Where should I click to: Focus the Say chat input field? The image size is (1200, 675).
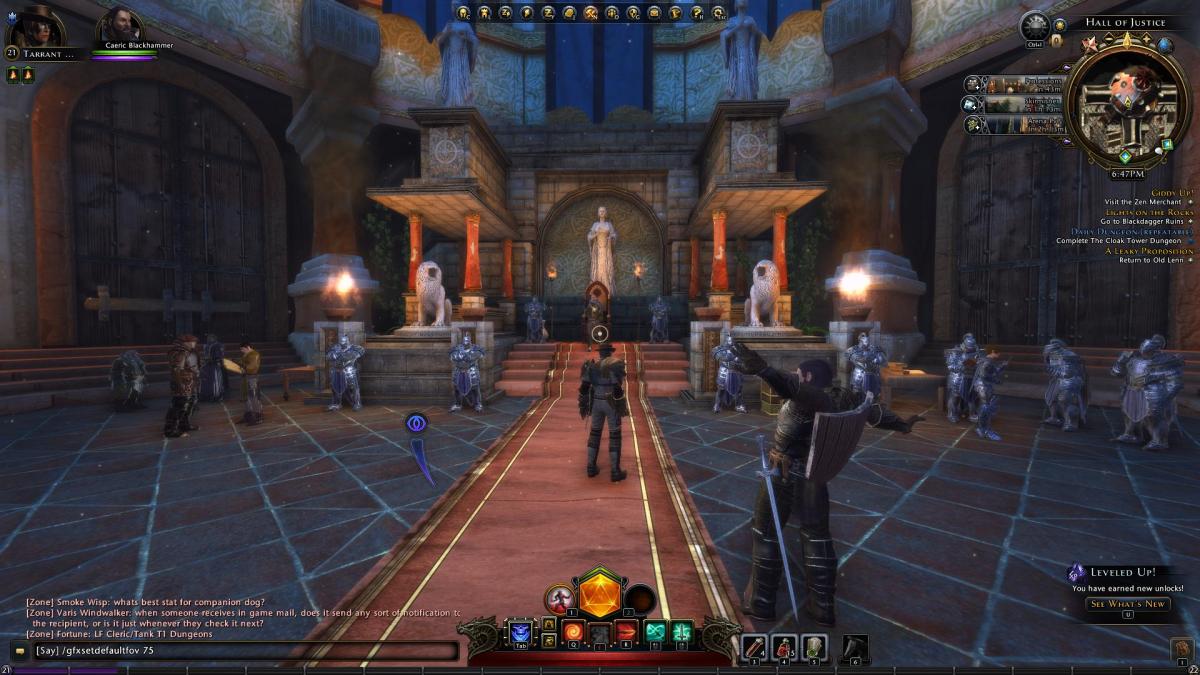click(240, 651)
